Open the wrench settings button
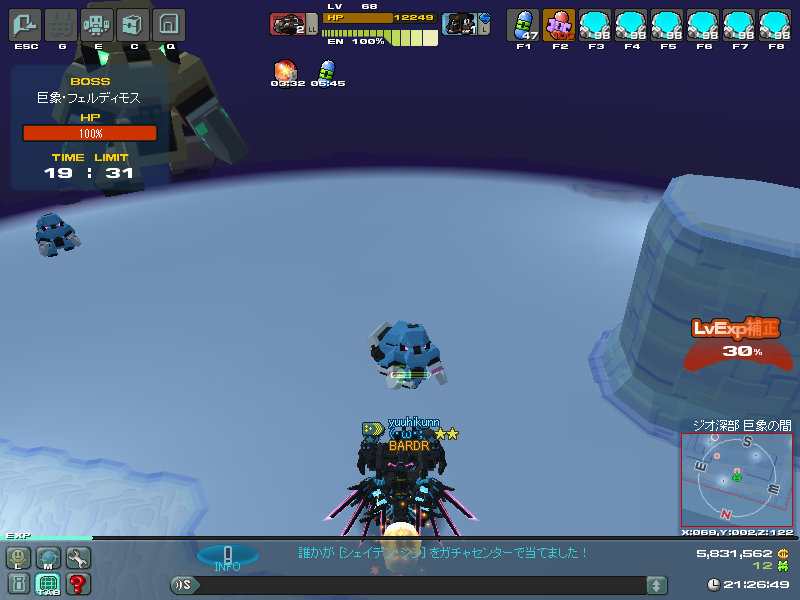The height and width of the screenshot is (600, 800). [x=77, y=558]
